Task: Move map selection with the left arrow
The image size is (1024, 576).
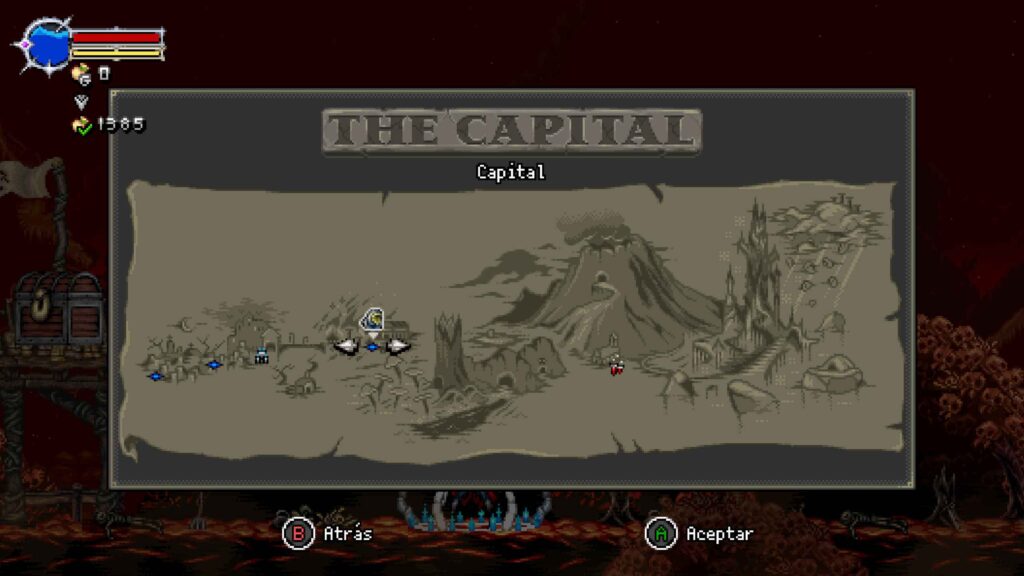Action: coord(346,346)
